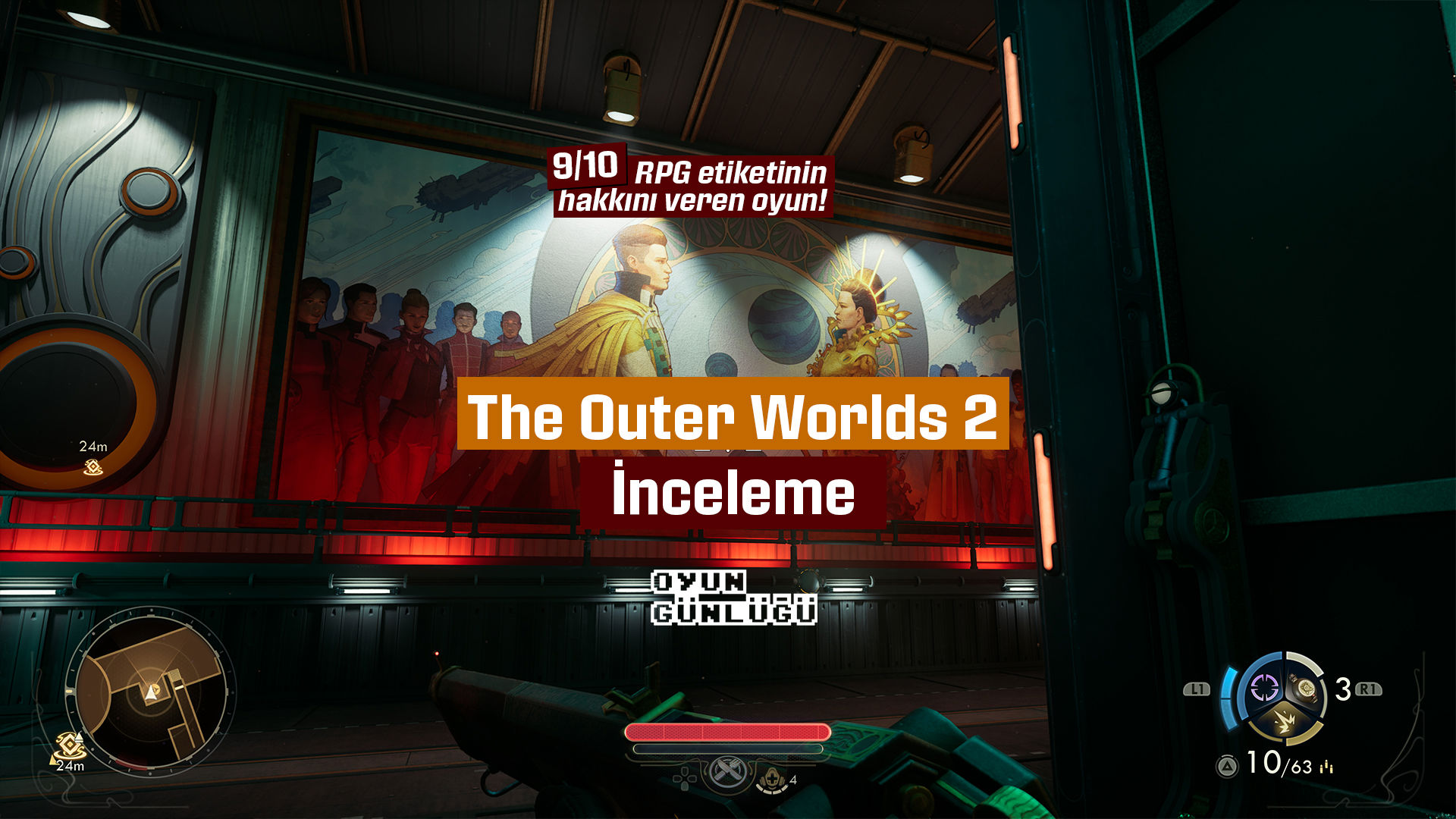
Task: Click the triangle reload button prompt
Action: (1226, 767)
